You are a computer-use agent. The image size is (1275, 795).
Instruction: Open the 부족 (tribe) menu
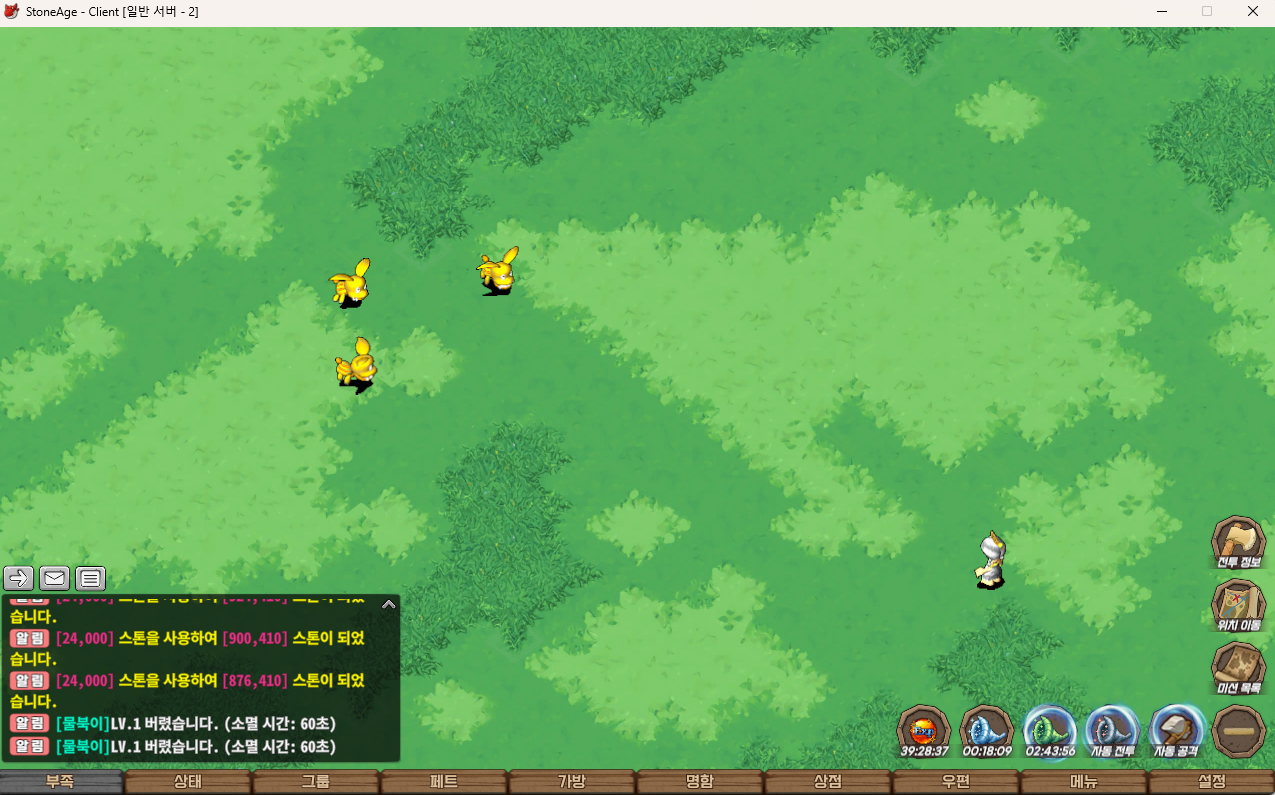point(61,782)
